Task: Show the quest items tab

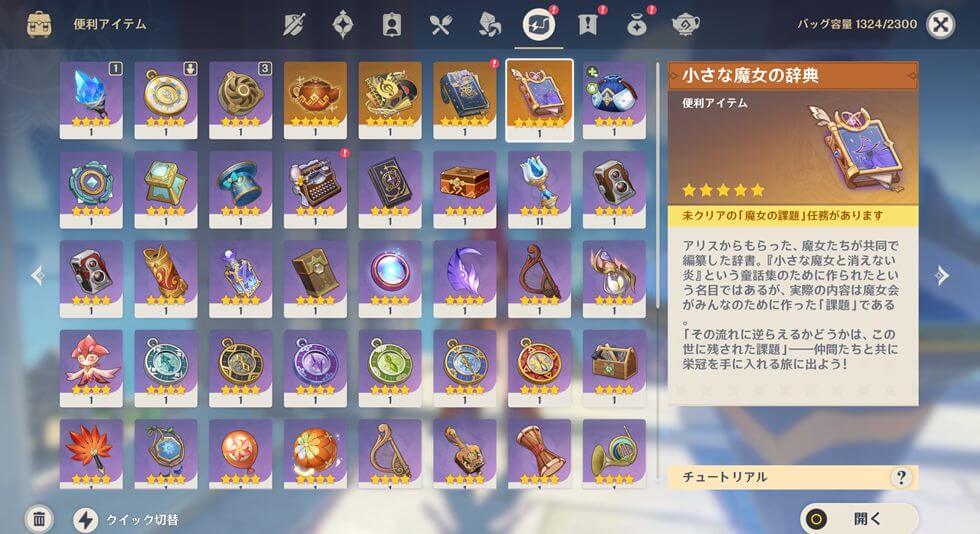Action: (587, 24)
